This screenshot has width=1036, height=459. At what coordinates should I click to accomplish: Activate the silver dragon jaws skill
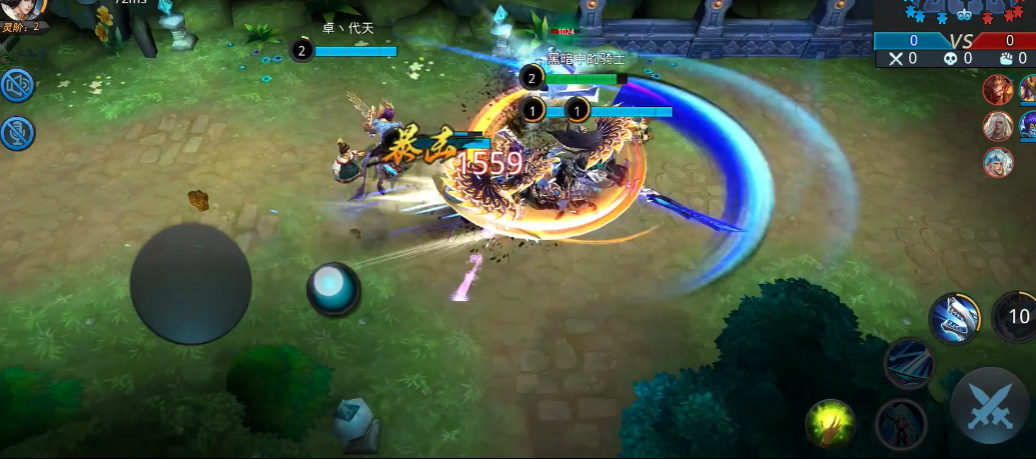click(x=953, y=319)
